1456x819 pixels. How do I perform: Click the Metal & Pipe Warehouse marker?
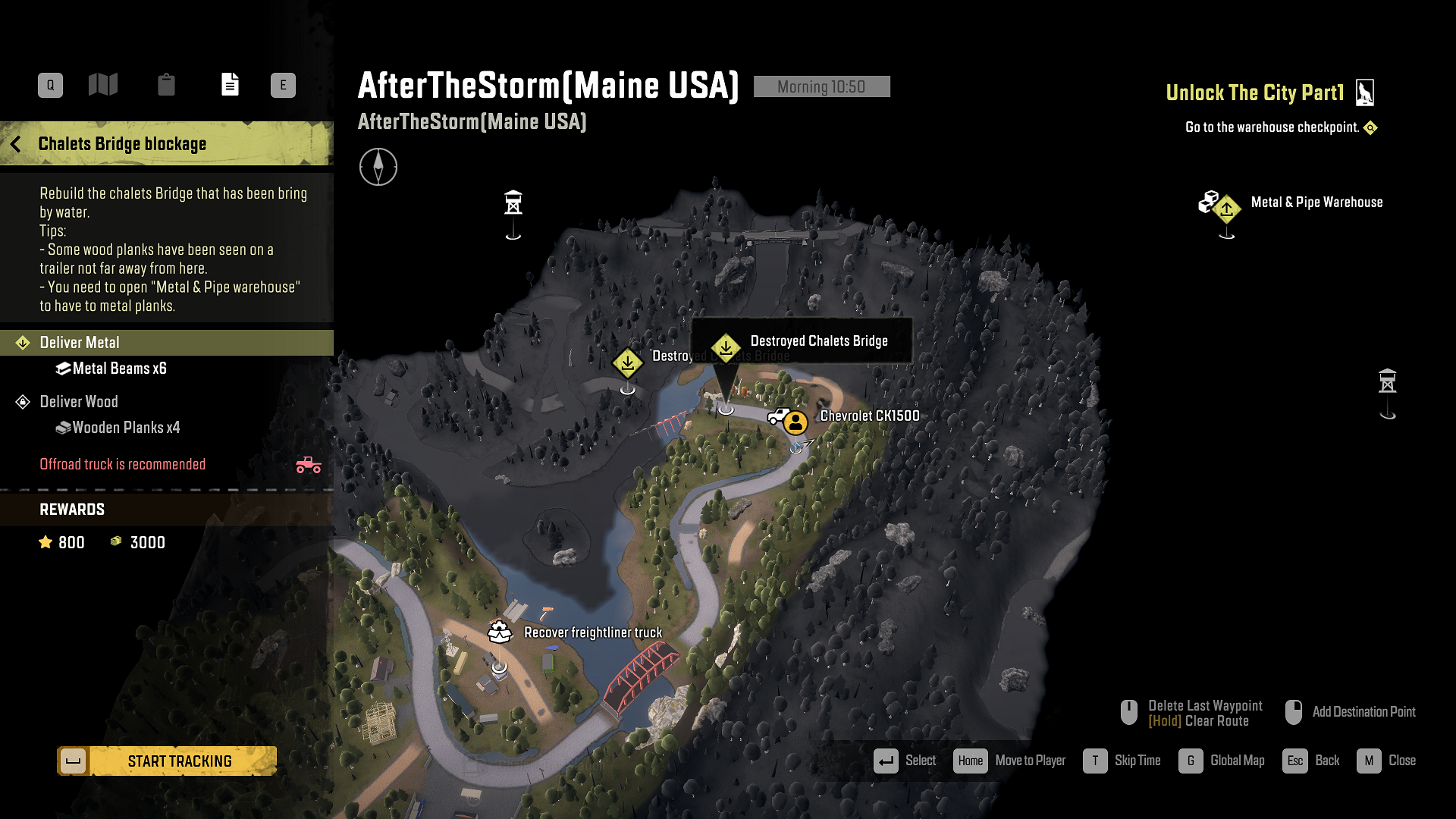(1226, 209)
